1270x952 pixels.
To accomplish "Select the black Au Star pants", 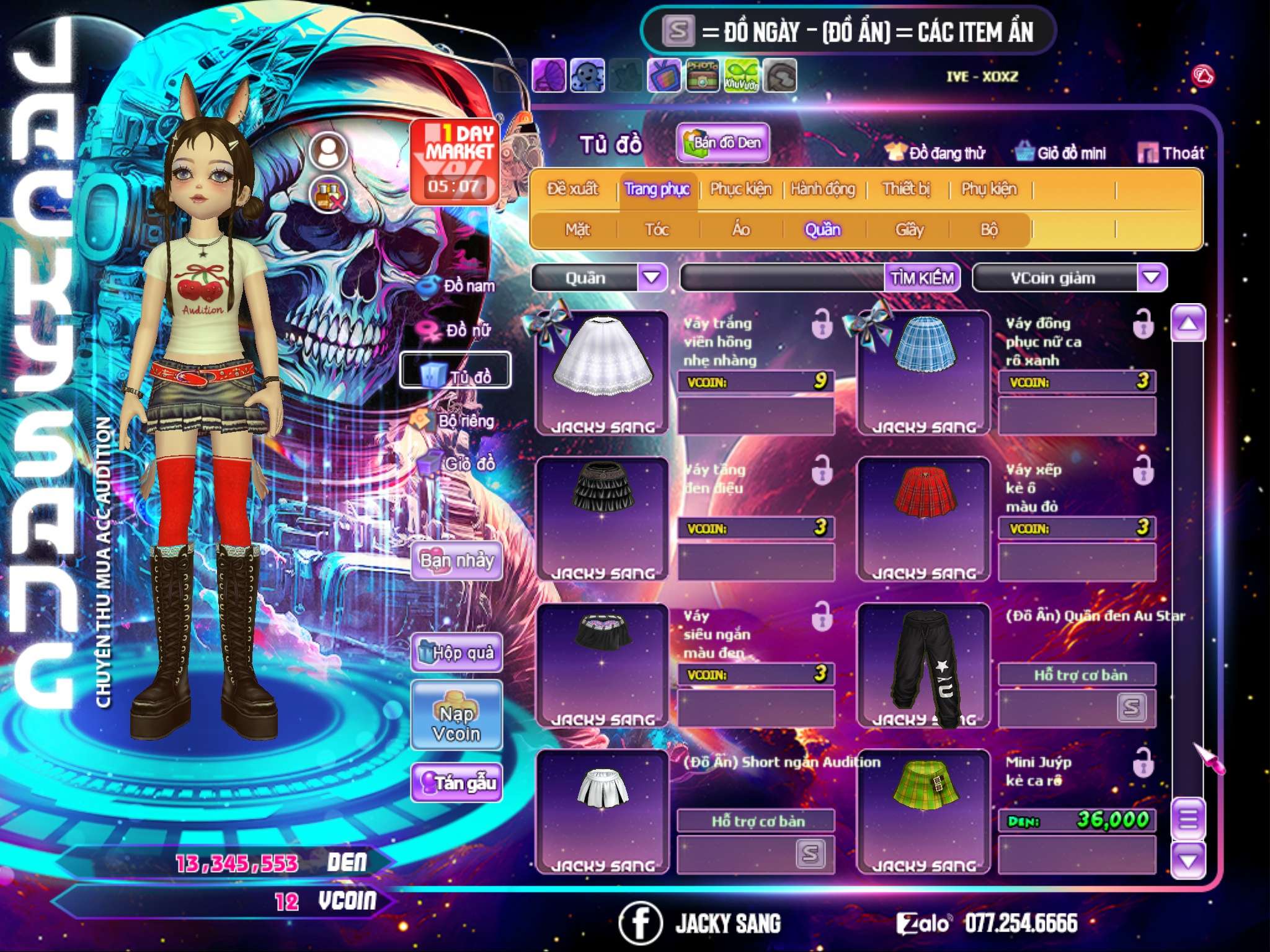I will point(924,663).
